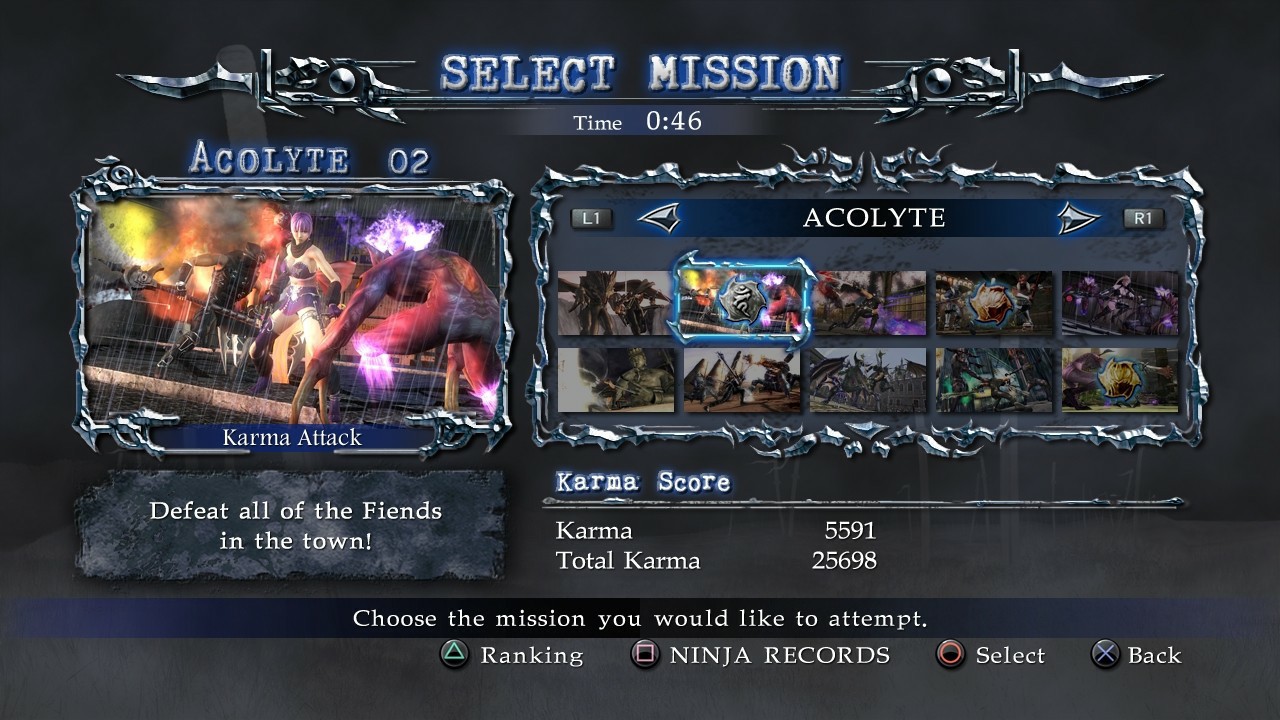Click the Ranking triangle icon
The image size is (1280, 720).
click(x=455, y=656)
